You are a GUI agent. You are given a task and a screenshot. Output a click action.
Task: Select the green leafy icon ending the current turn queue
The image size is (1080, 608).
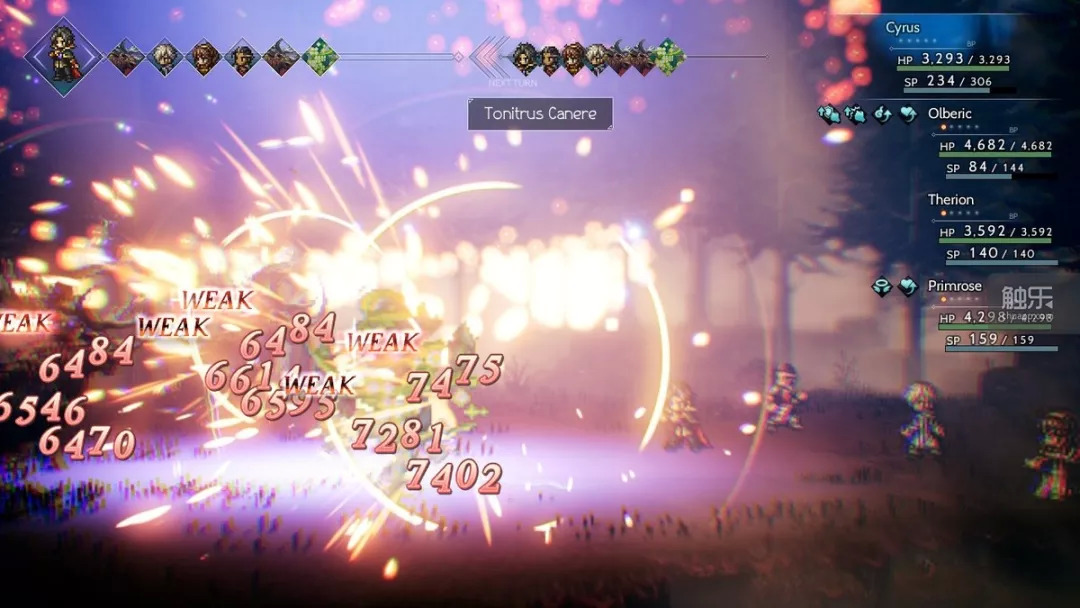click(320, 57)
